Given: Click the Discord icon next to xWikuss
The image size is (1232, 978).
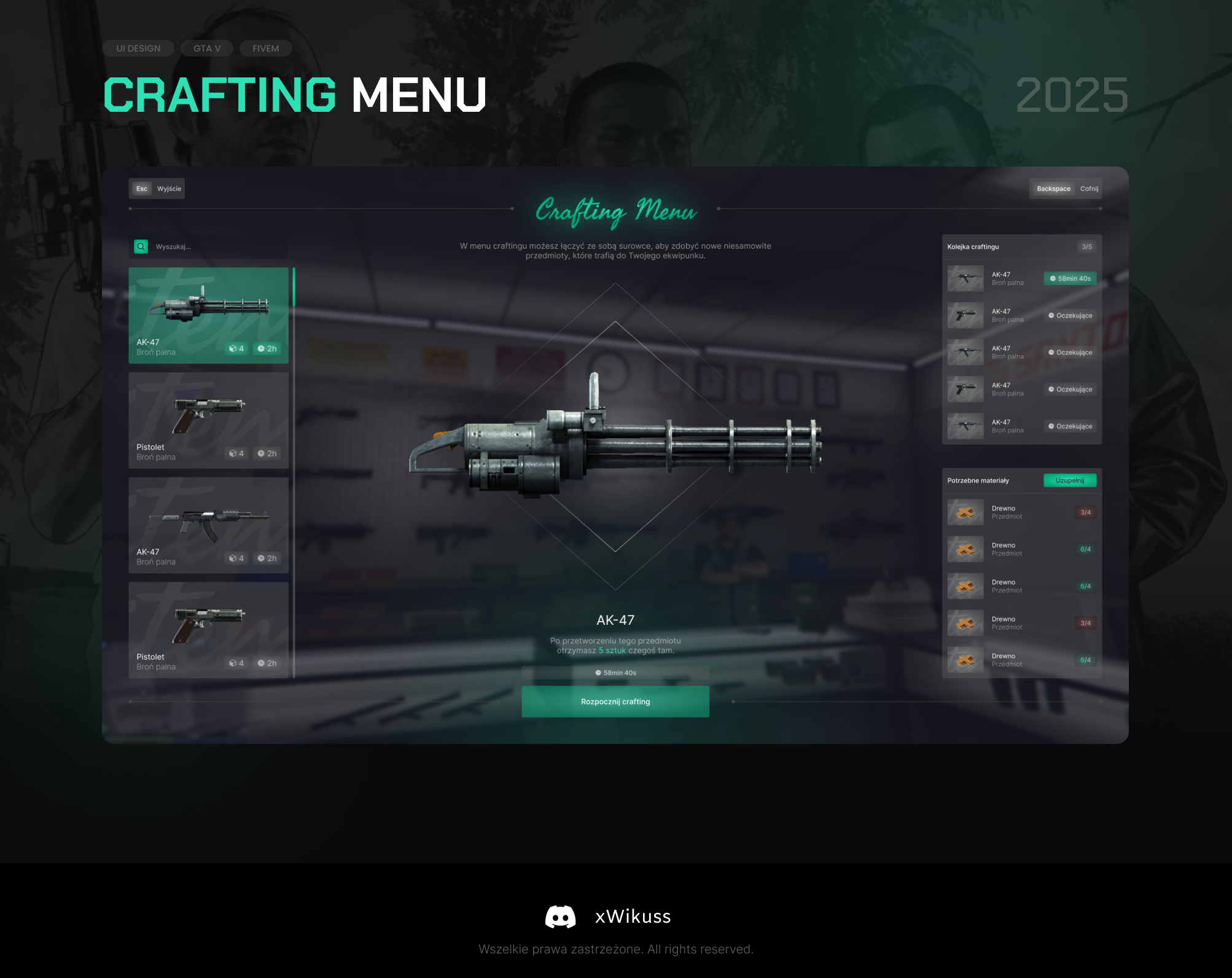Looking at the screenshot, I should tap(561, 917).
